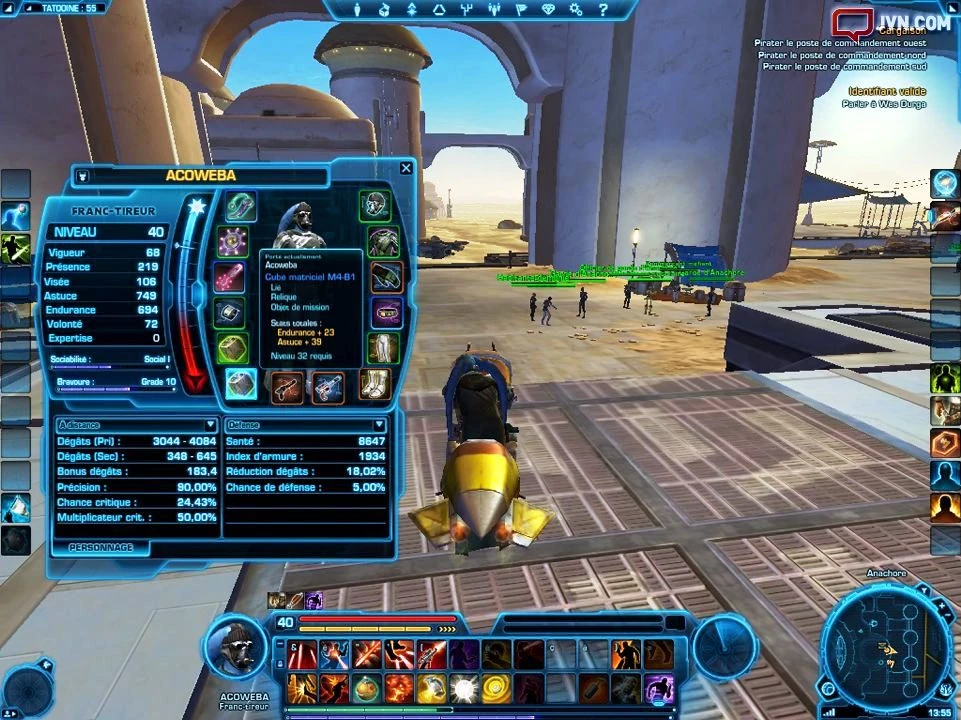The width and height of the screenshot is (961, 720).
Task: Select the 'Identifiant valide' mission tracker entry
Action: (x=887, y=91)
